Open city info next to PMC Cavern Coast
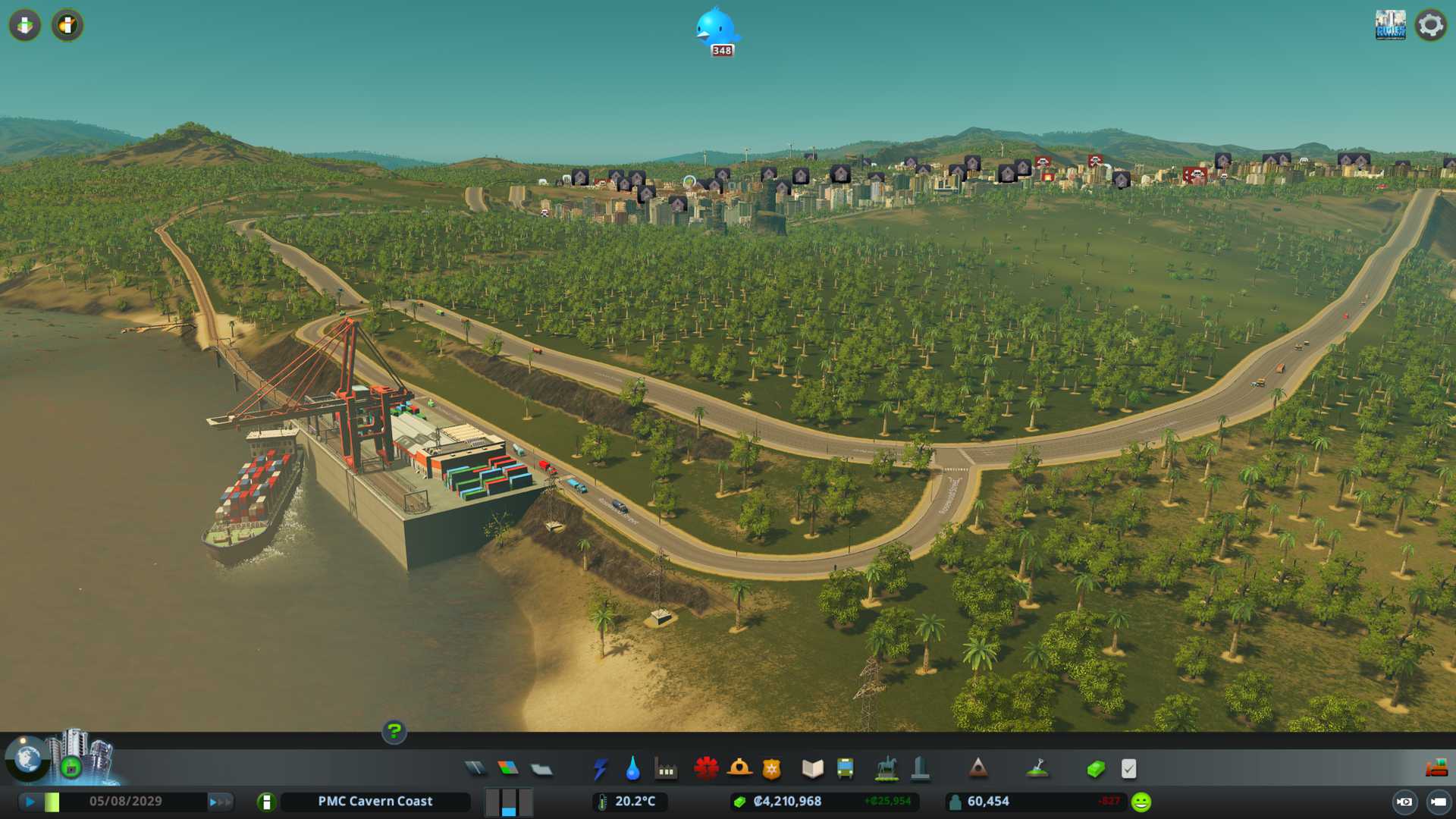Image resolution: width=1456 pixels, height=819 pixels. coord(266,802)
